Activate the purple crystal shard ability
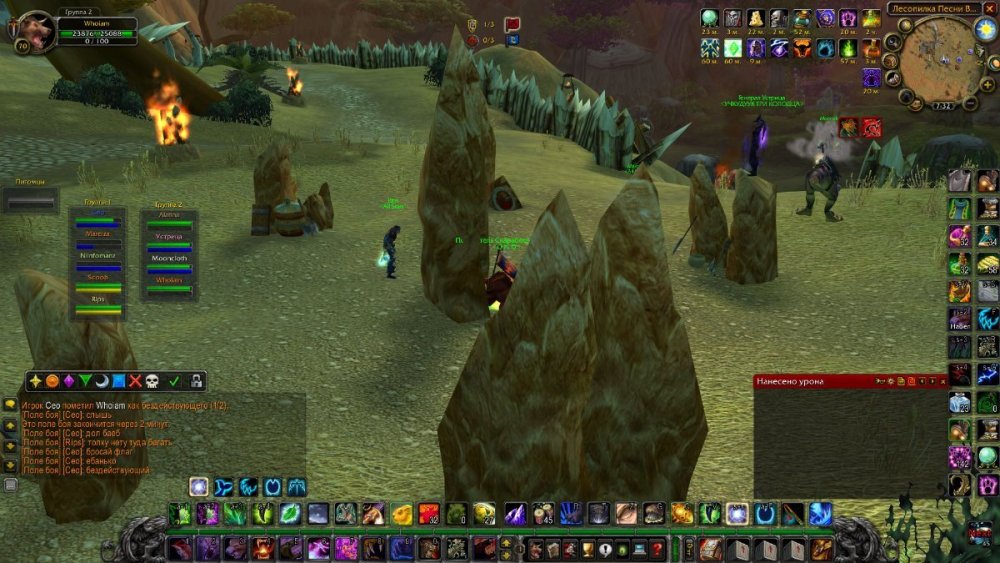Viewport: 1000px width, 563px height. (515, 514)
